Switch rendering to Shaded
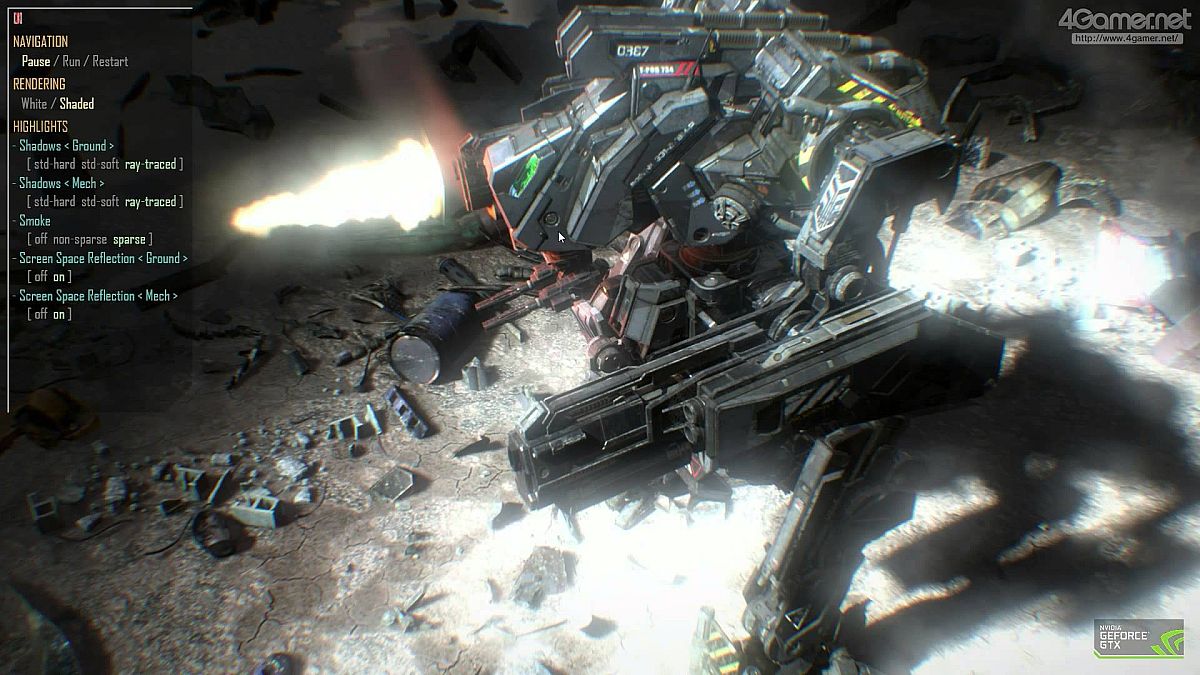Image resolution: width=1200 pixels, height=675 pixels. click(x=77, y=103)
